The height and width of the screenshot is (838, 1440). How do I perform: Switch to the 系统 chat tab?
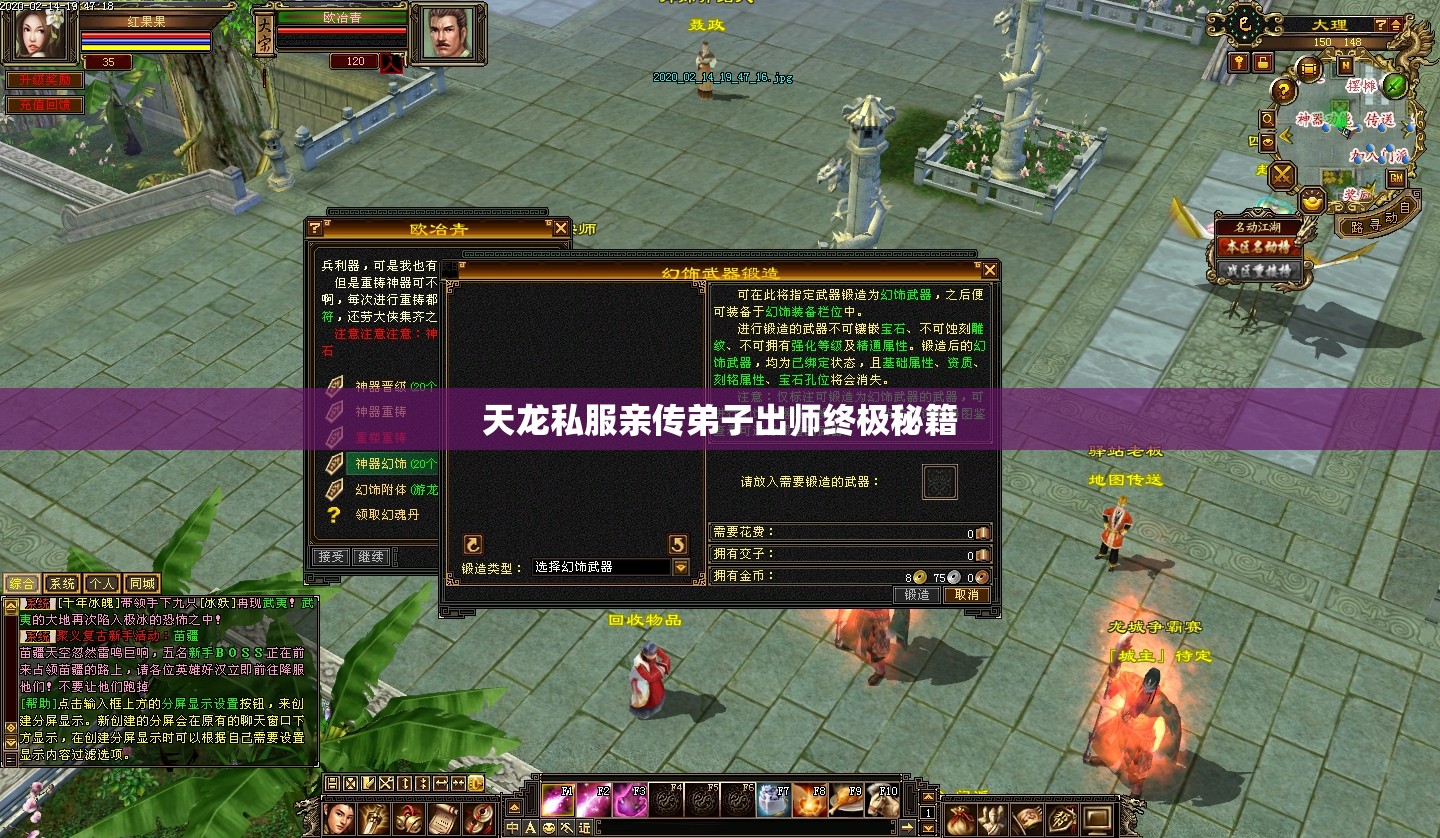(61, 583)
